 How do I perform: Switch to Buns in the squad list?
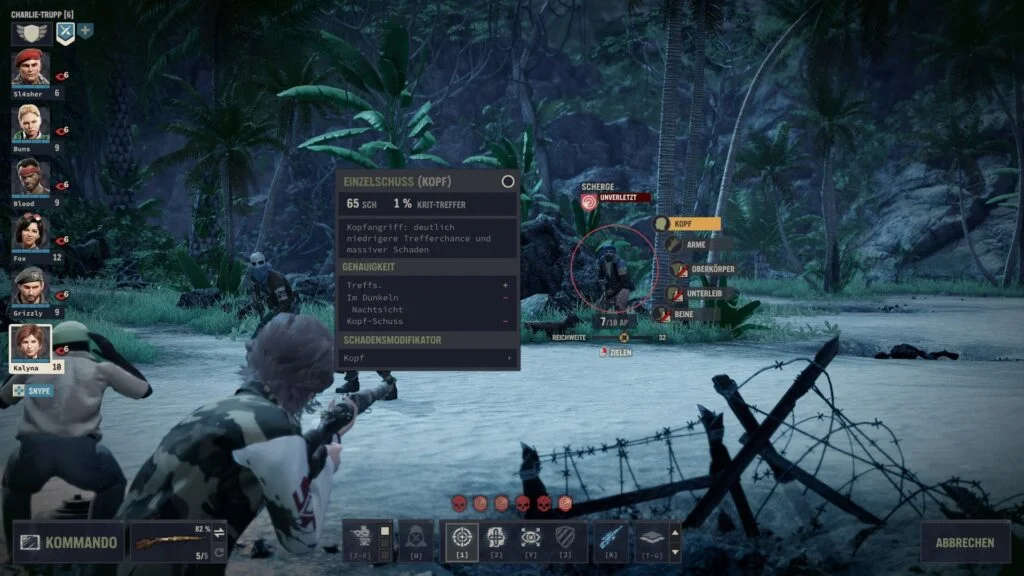pyautogui.click(x=30, y=123)
